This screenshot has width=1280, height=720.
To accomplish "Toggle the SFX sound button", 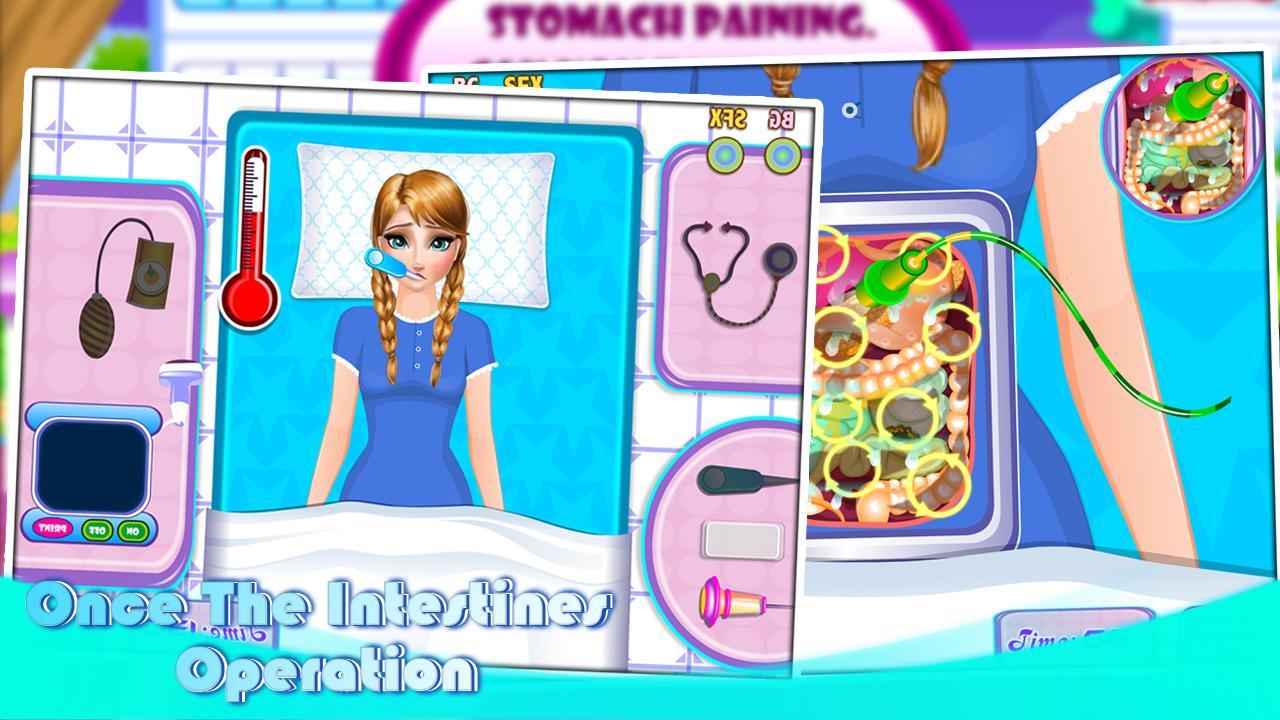I will pos(724,154).
